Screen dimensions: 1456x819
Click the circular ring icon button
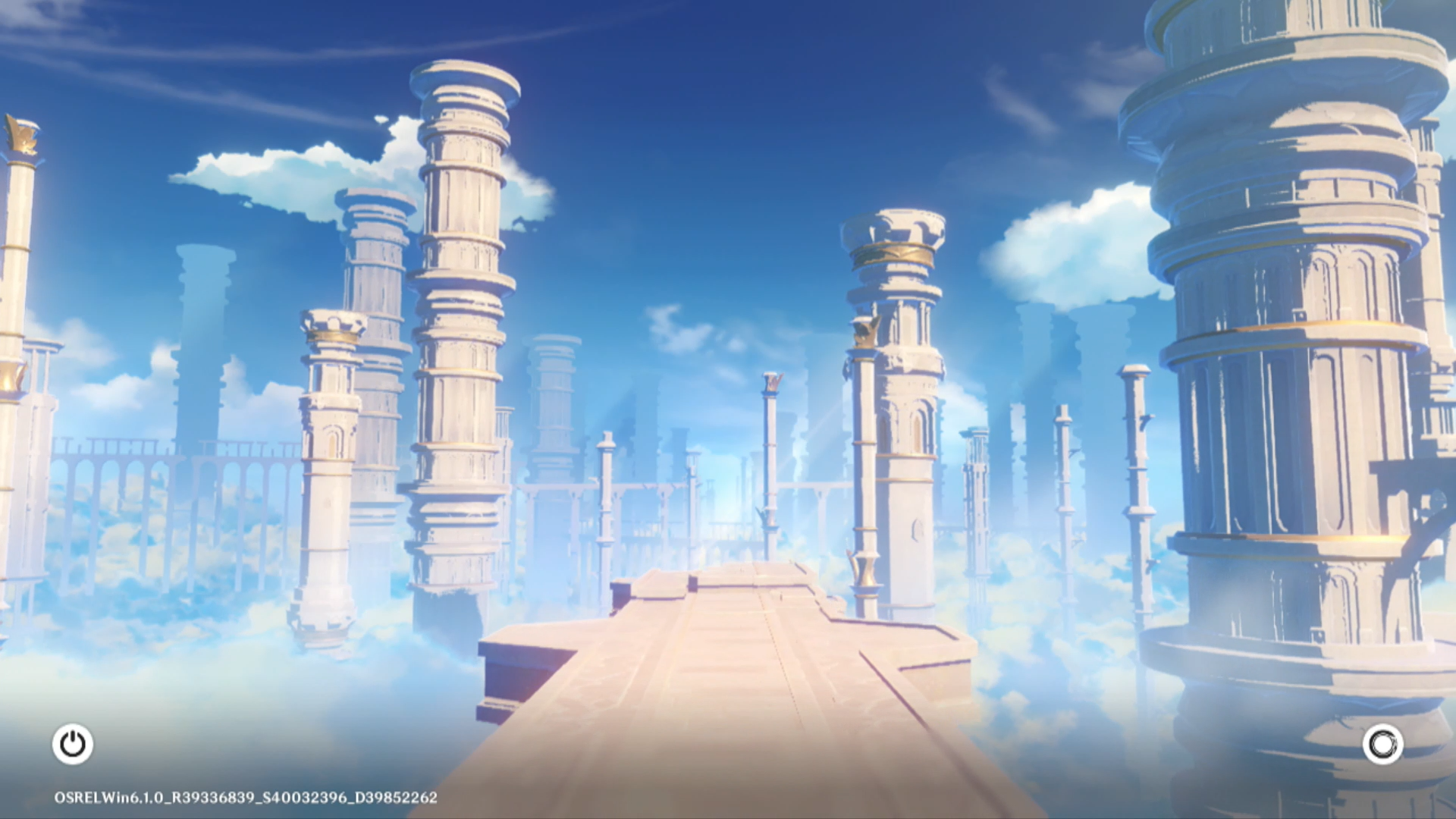click(x=1382, y=744)
